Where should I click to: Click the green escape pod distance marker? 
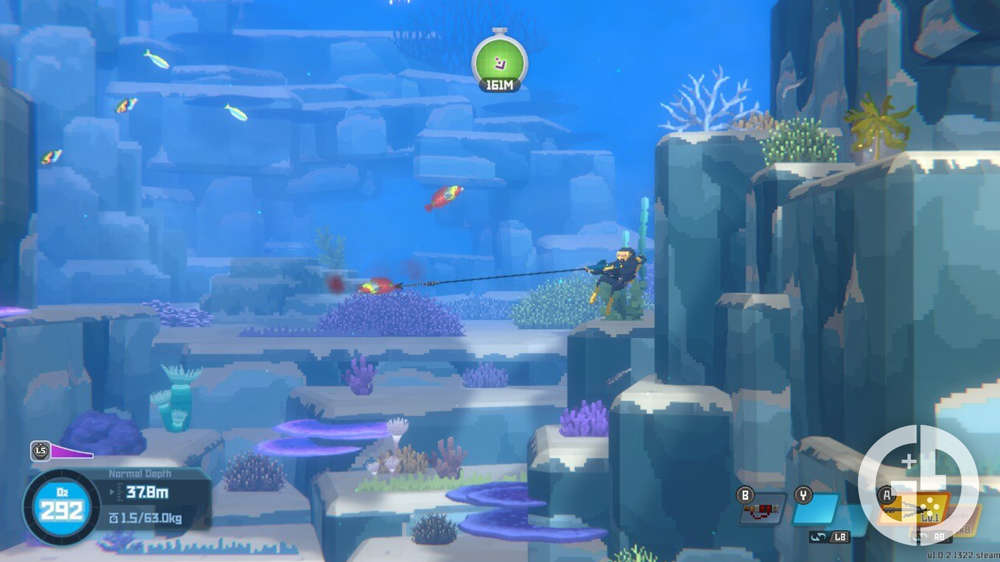click(499, 62)
